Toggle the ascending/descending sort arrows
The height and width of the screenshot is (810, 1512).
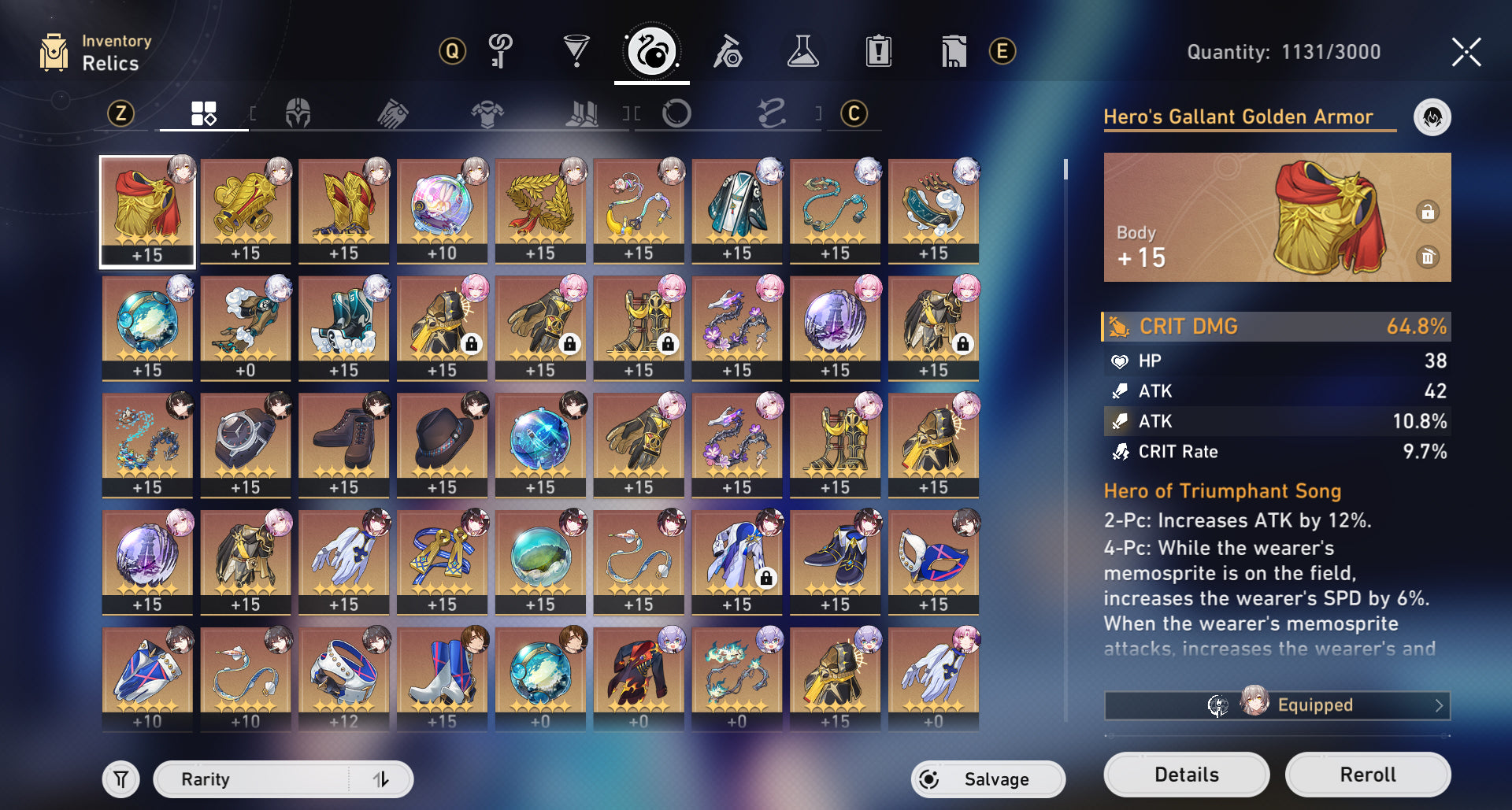click(x=381, y=779)
